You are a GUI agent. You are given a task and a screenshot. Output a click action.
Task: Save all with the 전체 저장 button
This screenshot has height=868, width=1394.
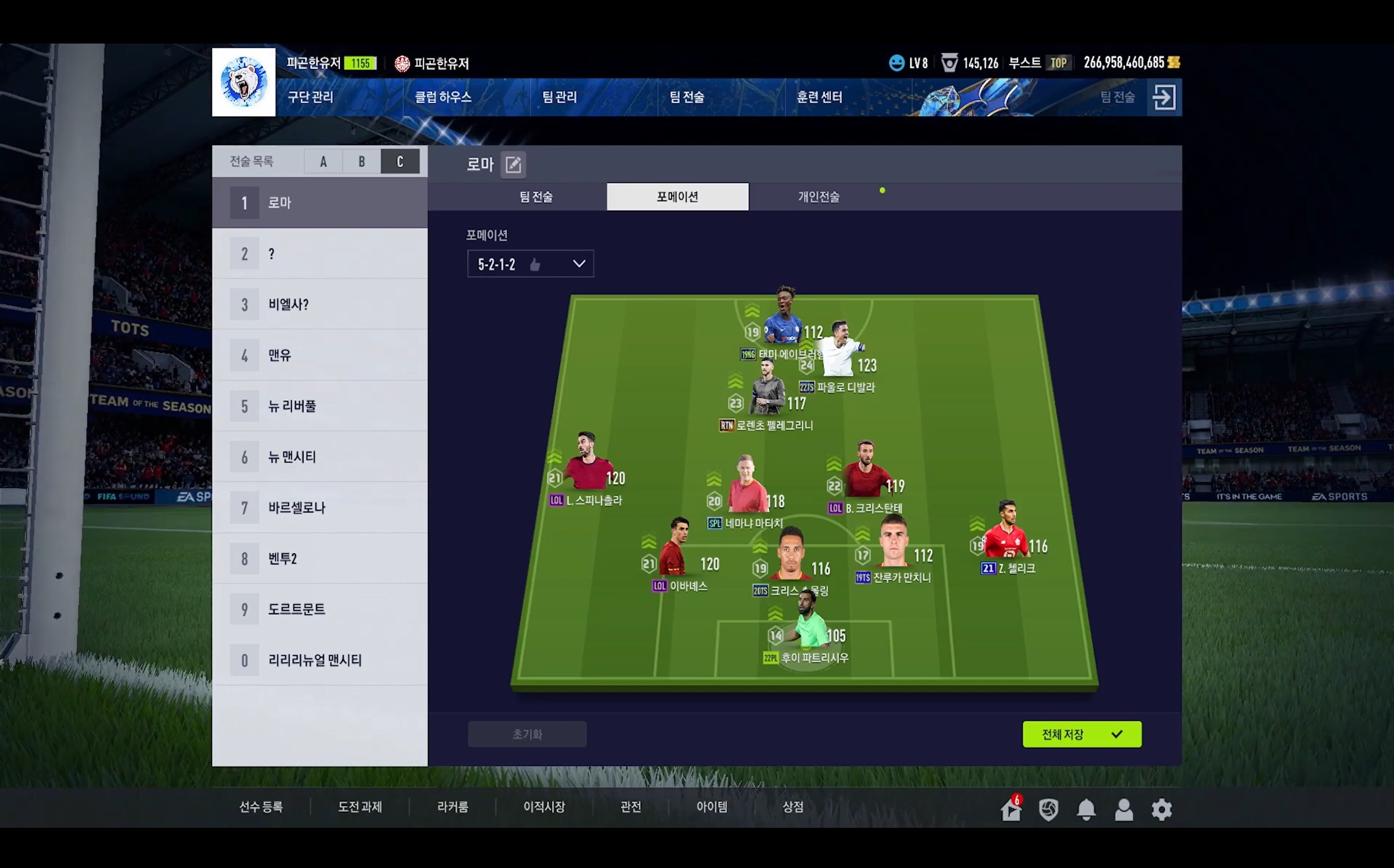point(1081,734)
